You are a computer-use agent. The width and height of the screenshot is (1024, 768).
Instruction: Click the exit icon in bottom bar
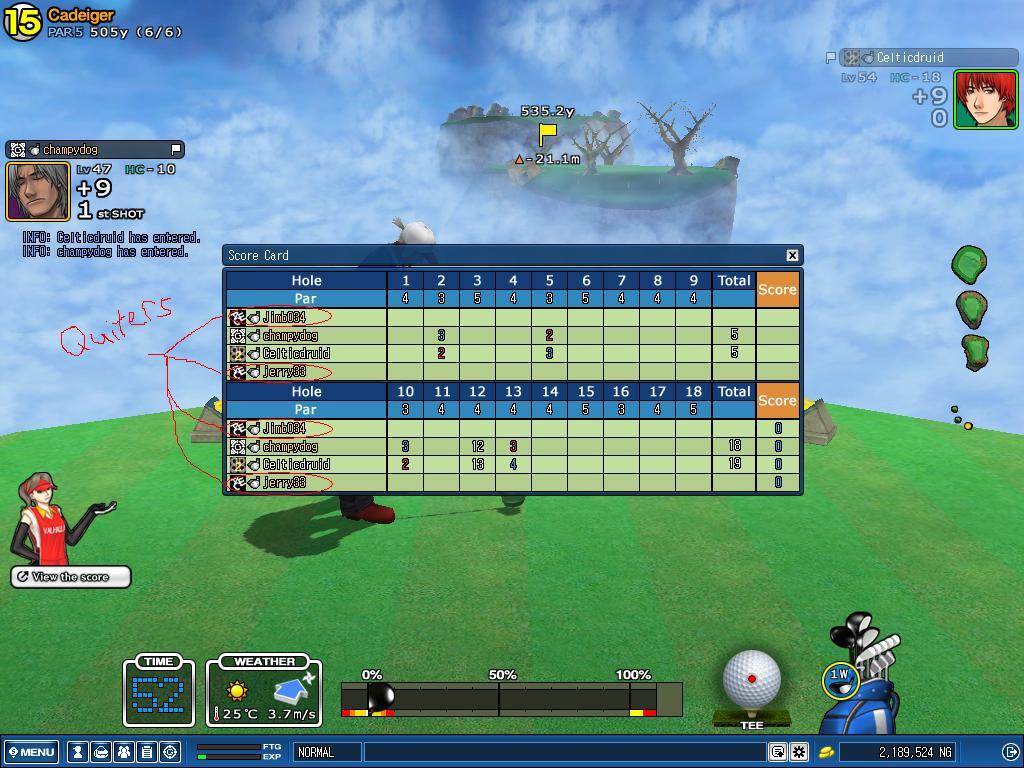[x=1010, y=752]
